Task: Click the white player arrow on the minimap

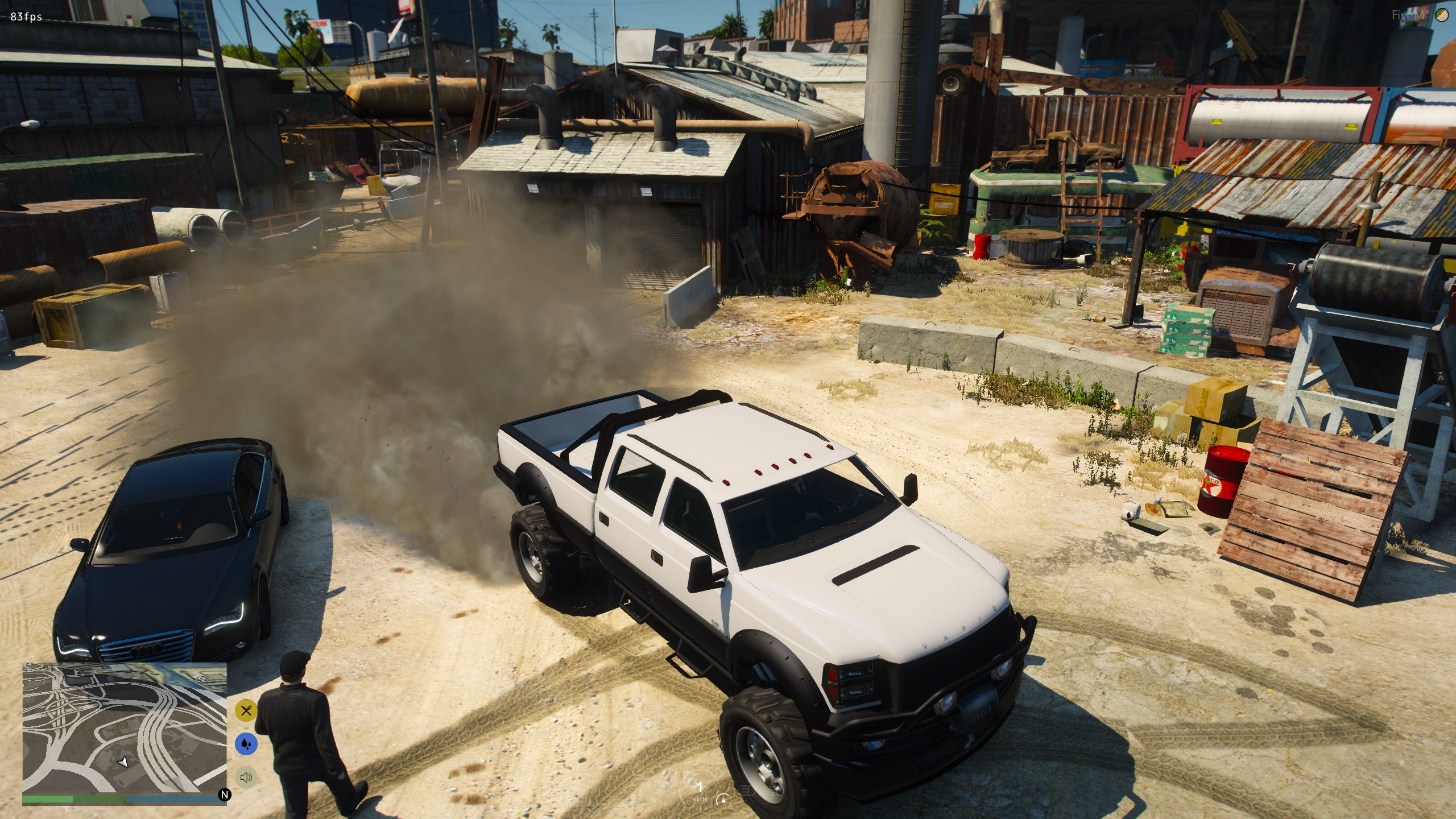Action: (x=122, y=762)
